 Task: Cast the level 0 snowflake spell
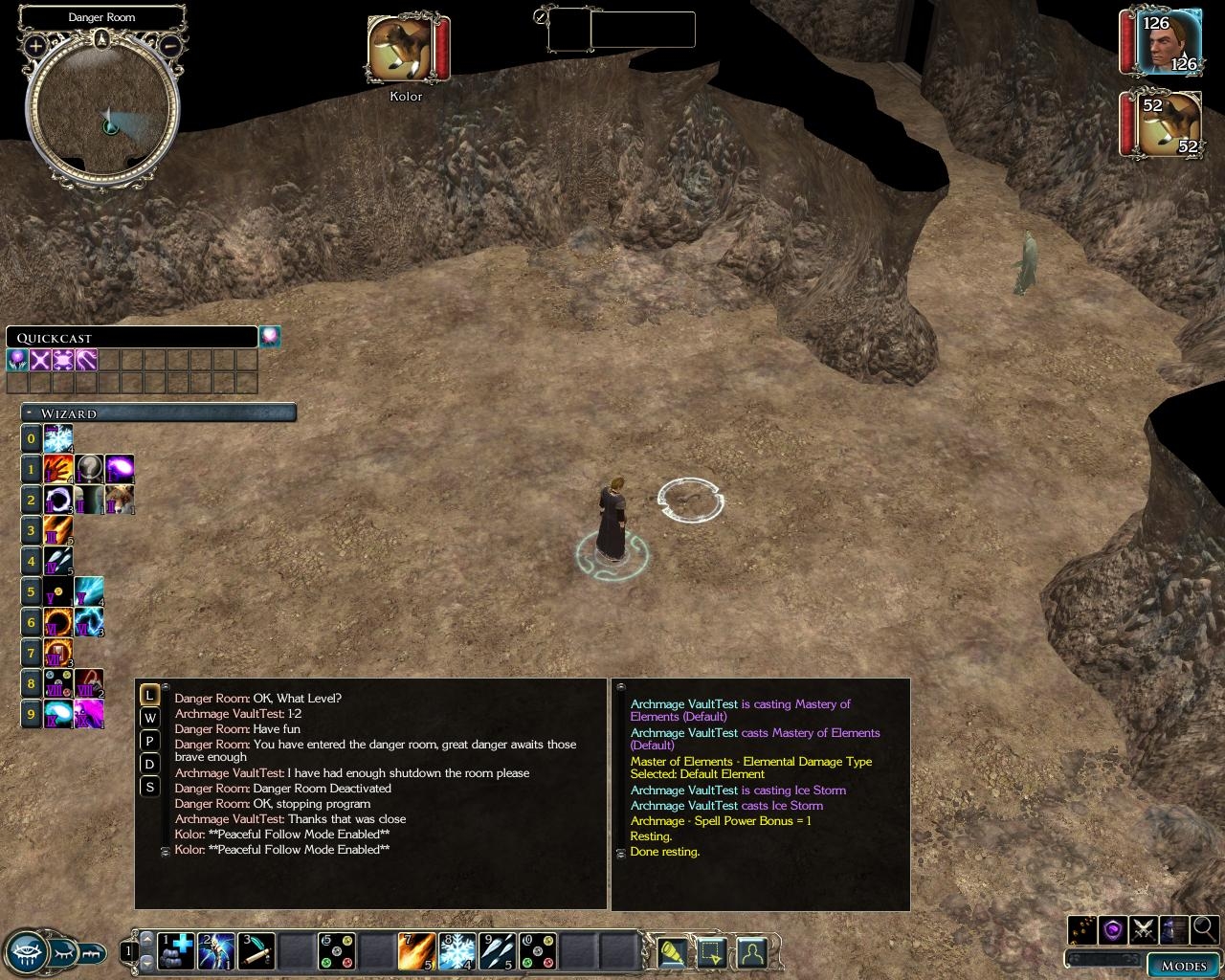coord(58,439)
